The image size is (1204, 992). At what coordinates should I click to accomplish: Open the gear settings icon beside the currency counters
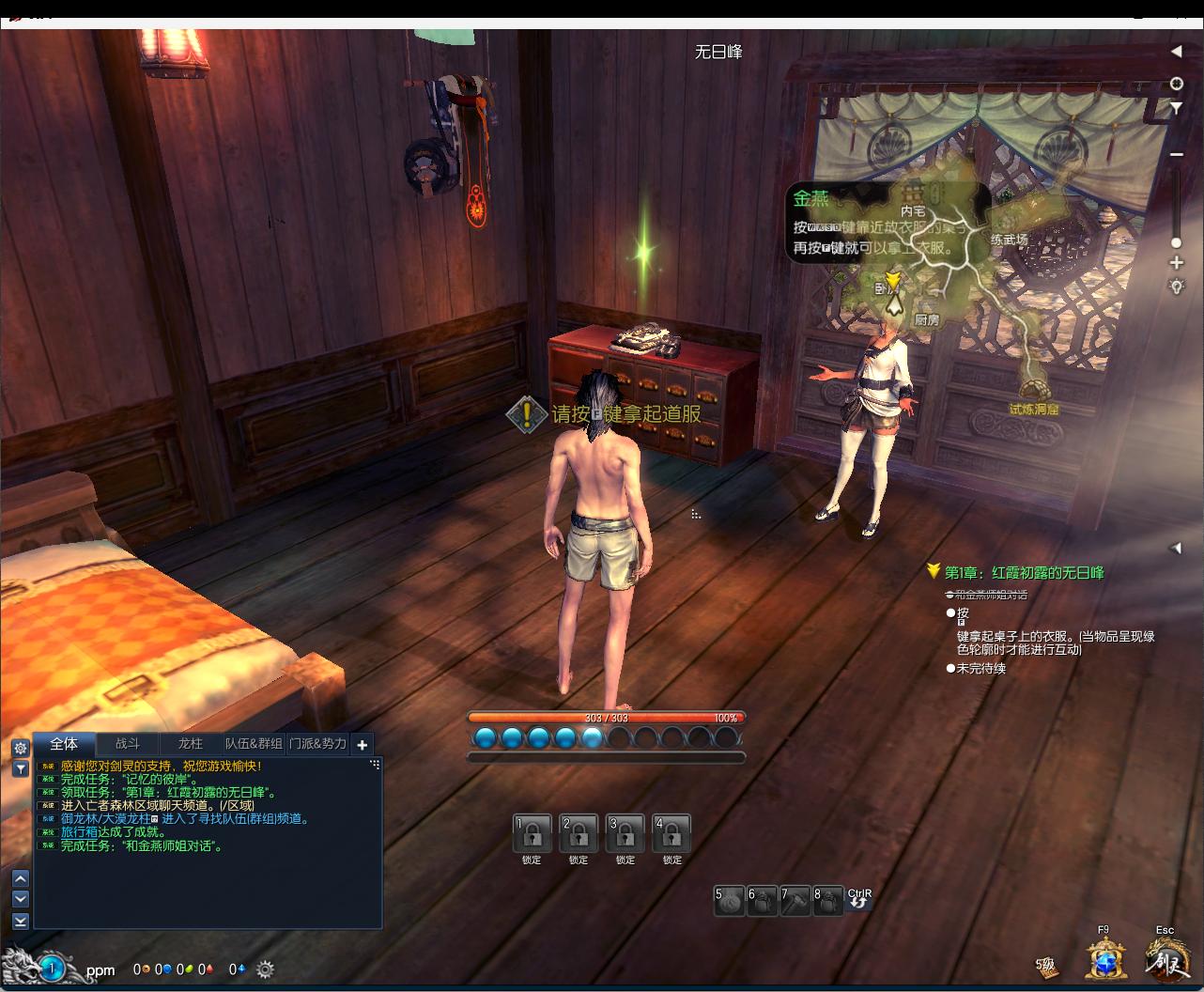click(265, 969)
